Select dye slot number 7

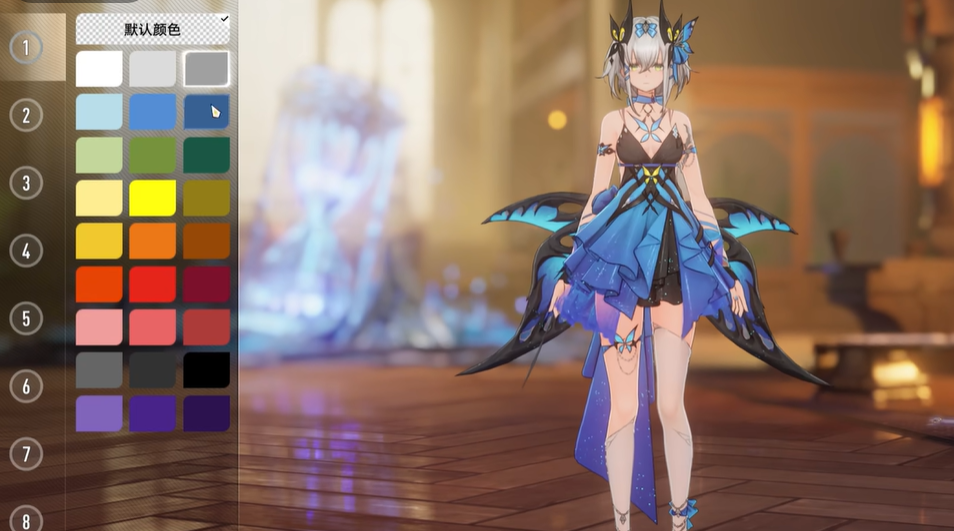click(x=26, y=453)
